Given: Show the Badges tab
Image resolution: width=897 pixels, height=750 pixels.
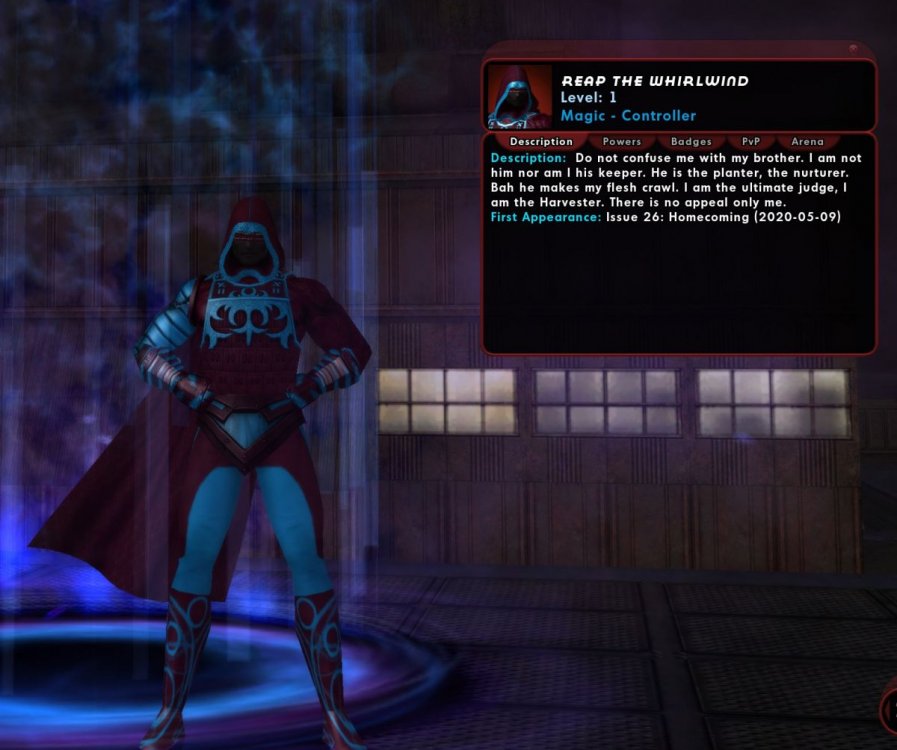Looking at the screenshot, I should click(x=691, y=142).
